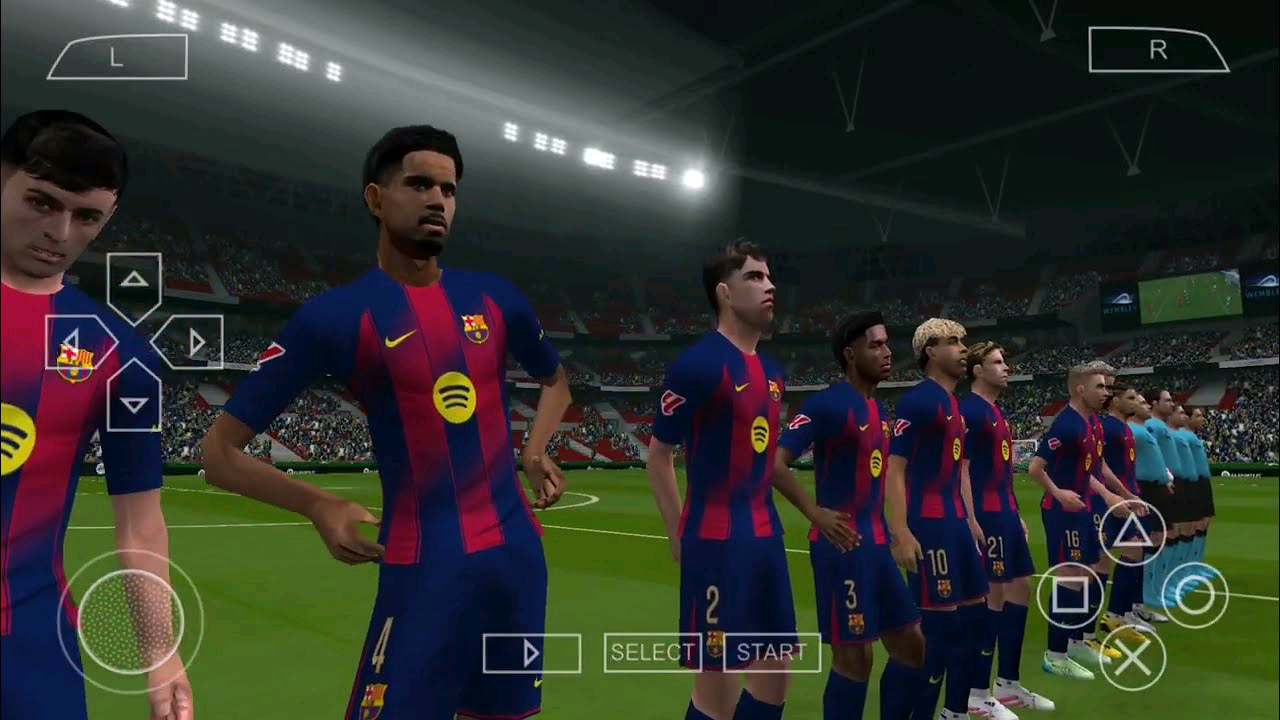Image resolution: width=1280 pixels, height=720 pixels.
Task: Tap the square action button
Action: (x=1070, y=596)
